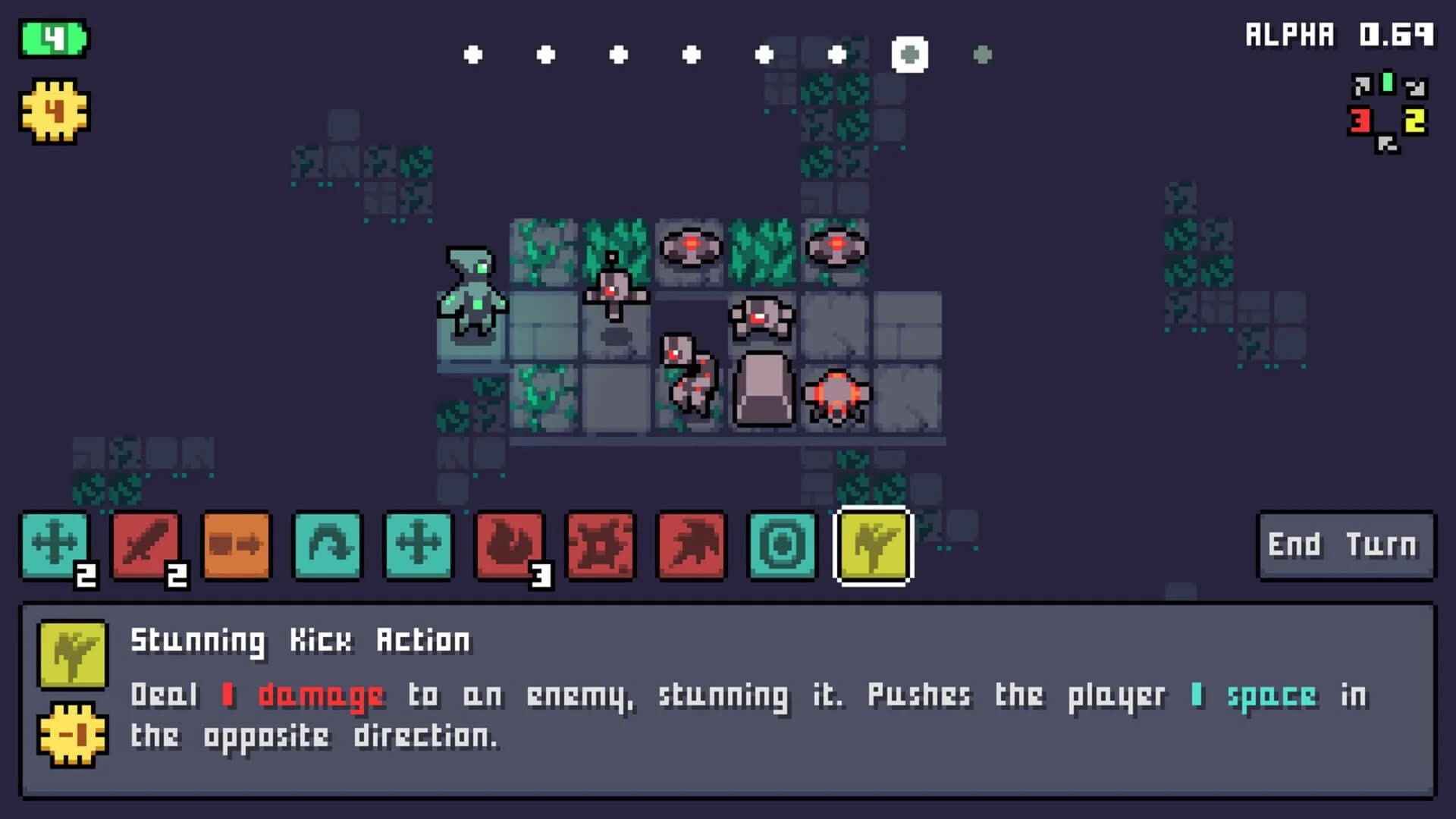Play the orange Push card
The image size is (1456, 819).
(x=237, y=544)
